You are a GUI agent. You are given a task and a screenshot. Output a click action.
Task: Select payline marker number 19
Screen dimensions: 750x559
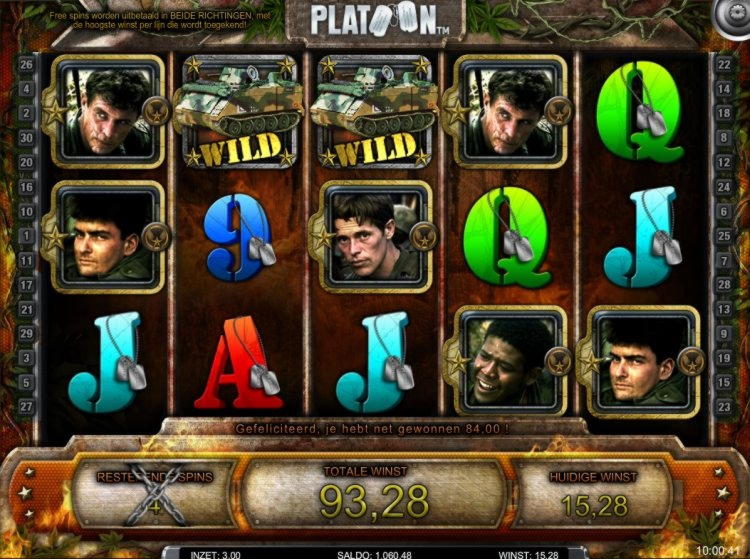(x=724, y=357)
